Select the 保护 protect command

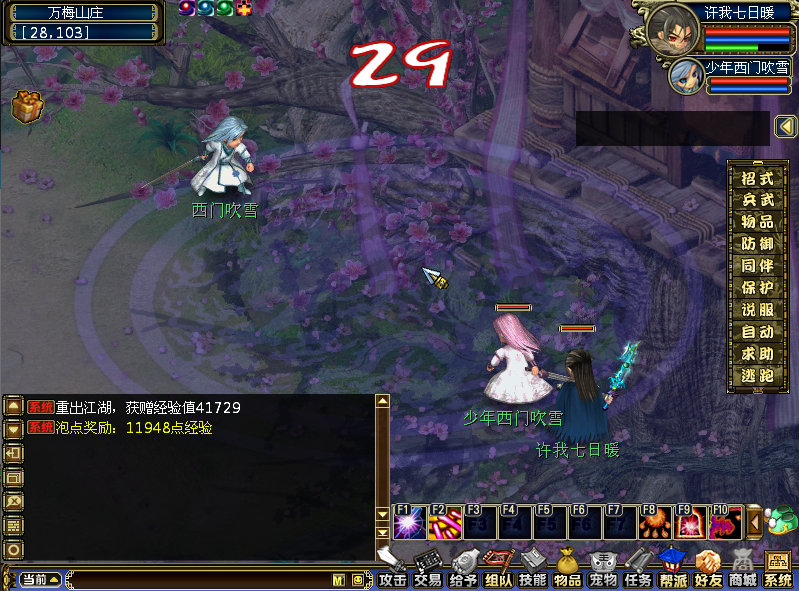pyautogui.click(x=757, y=288)
